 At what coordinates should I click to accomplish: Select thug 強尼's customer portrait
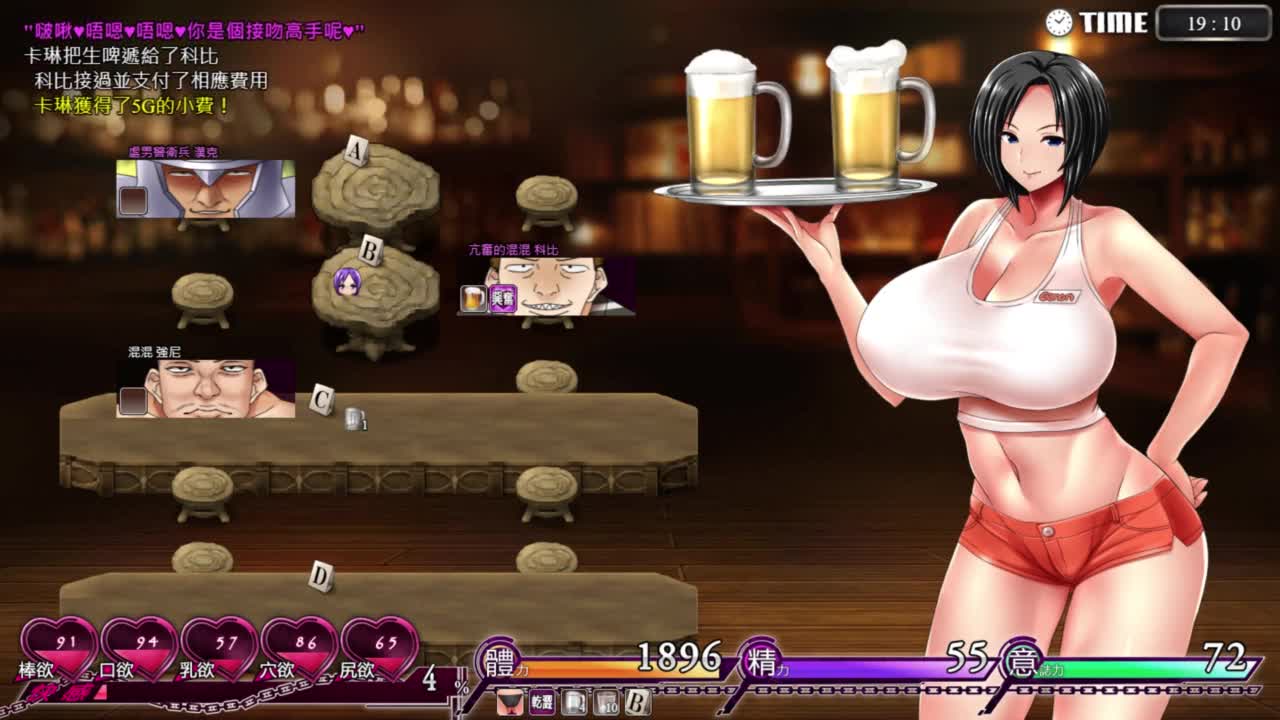(x=207, y=389)
